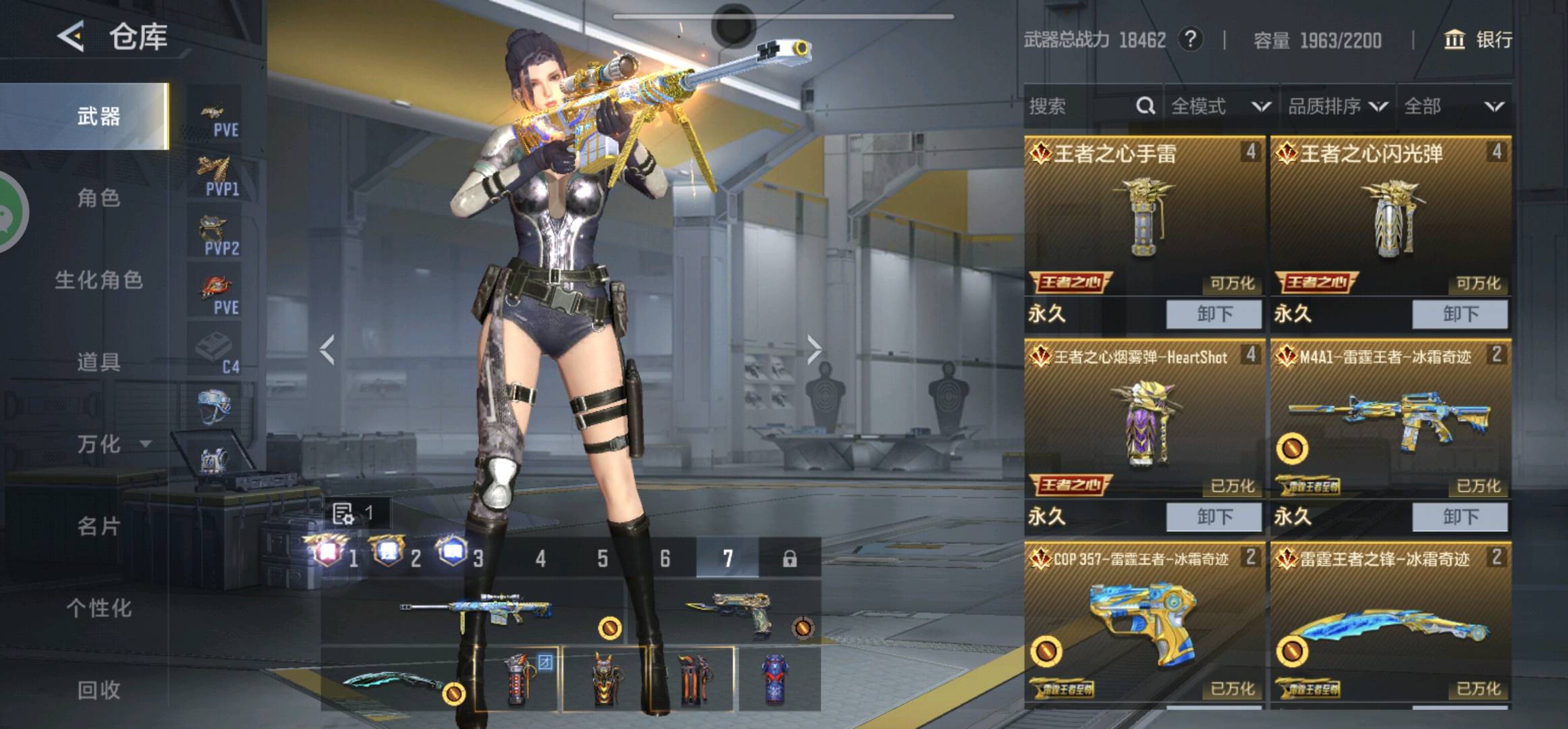Open the 生化角色 category
1568x729 pixels.
(x=99, y=280)
